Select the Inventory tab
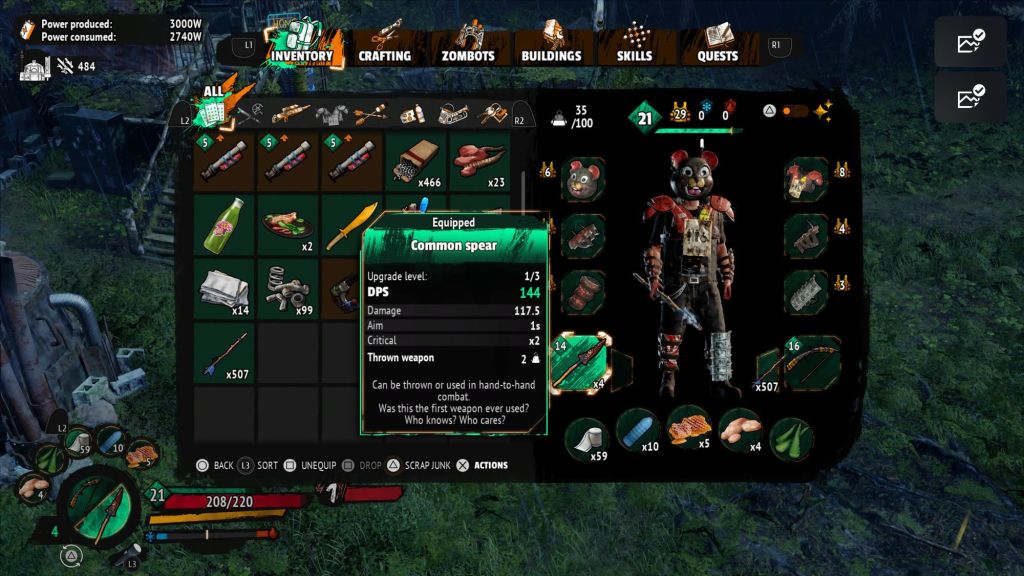 [x=300, y=46]
